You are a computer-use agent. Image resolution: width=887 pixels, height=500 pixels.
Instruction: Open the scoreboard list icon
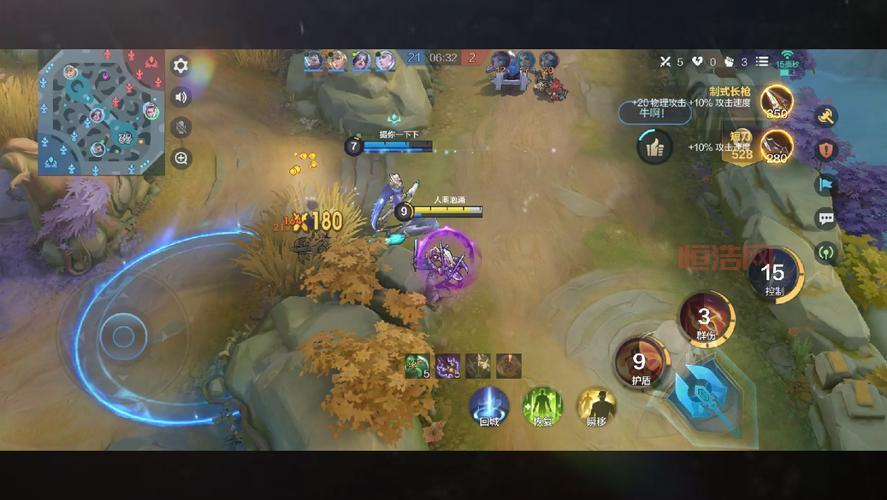pyautogui.click(x=762, y=62)
